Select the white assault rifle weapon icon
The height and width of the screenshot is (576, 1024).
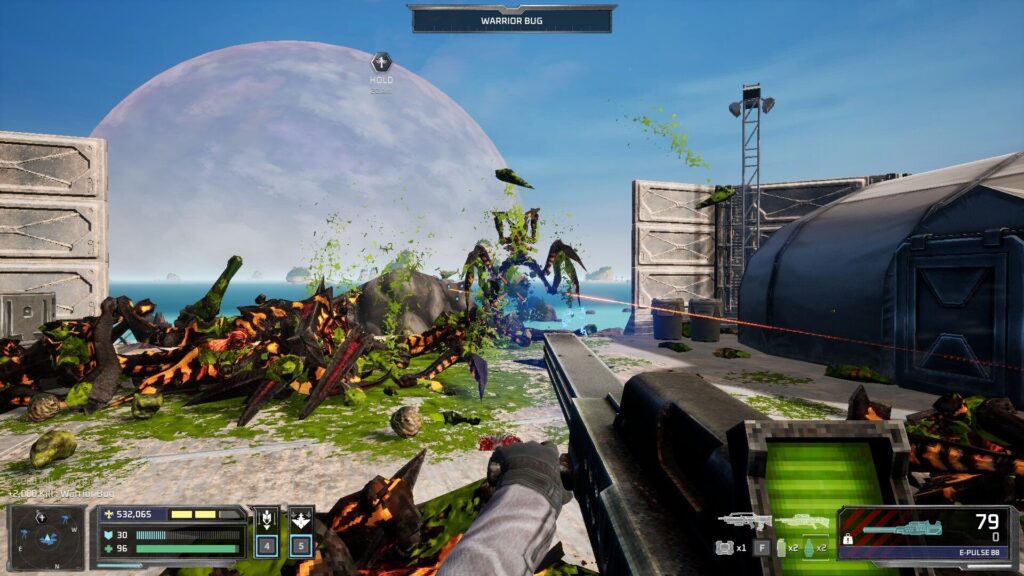pyautogui.click(x=744, y=521)
